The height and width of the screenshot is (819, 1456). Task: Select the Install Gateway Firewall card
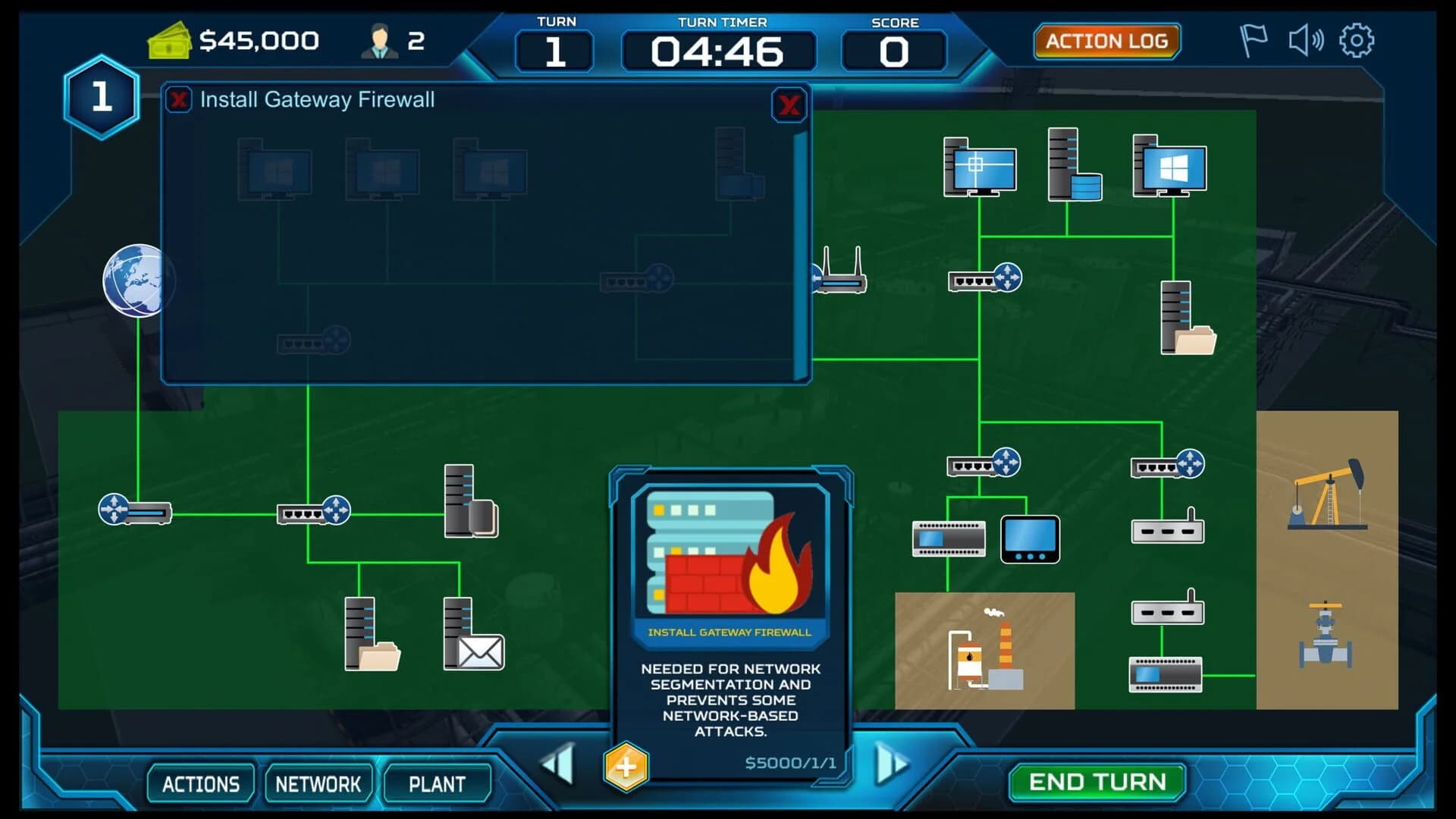(730, 614)
